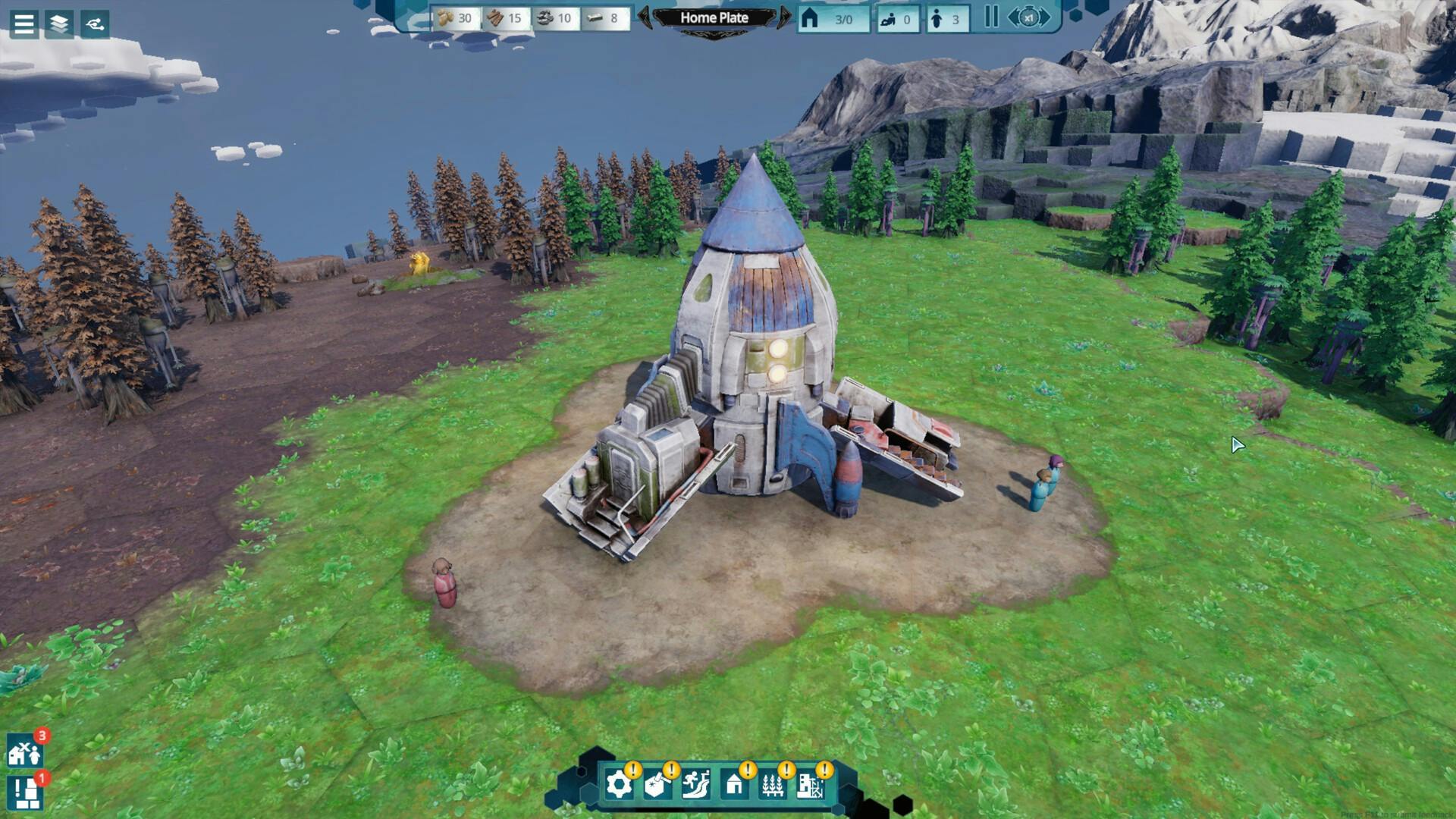Screen dimensions: 1456x819
Task: Open the gear production build category
Action: click(x=619, y=785)
